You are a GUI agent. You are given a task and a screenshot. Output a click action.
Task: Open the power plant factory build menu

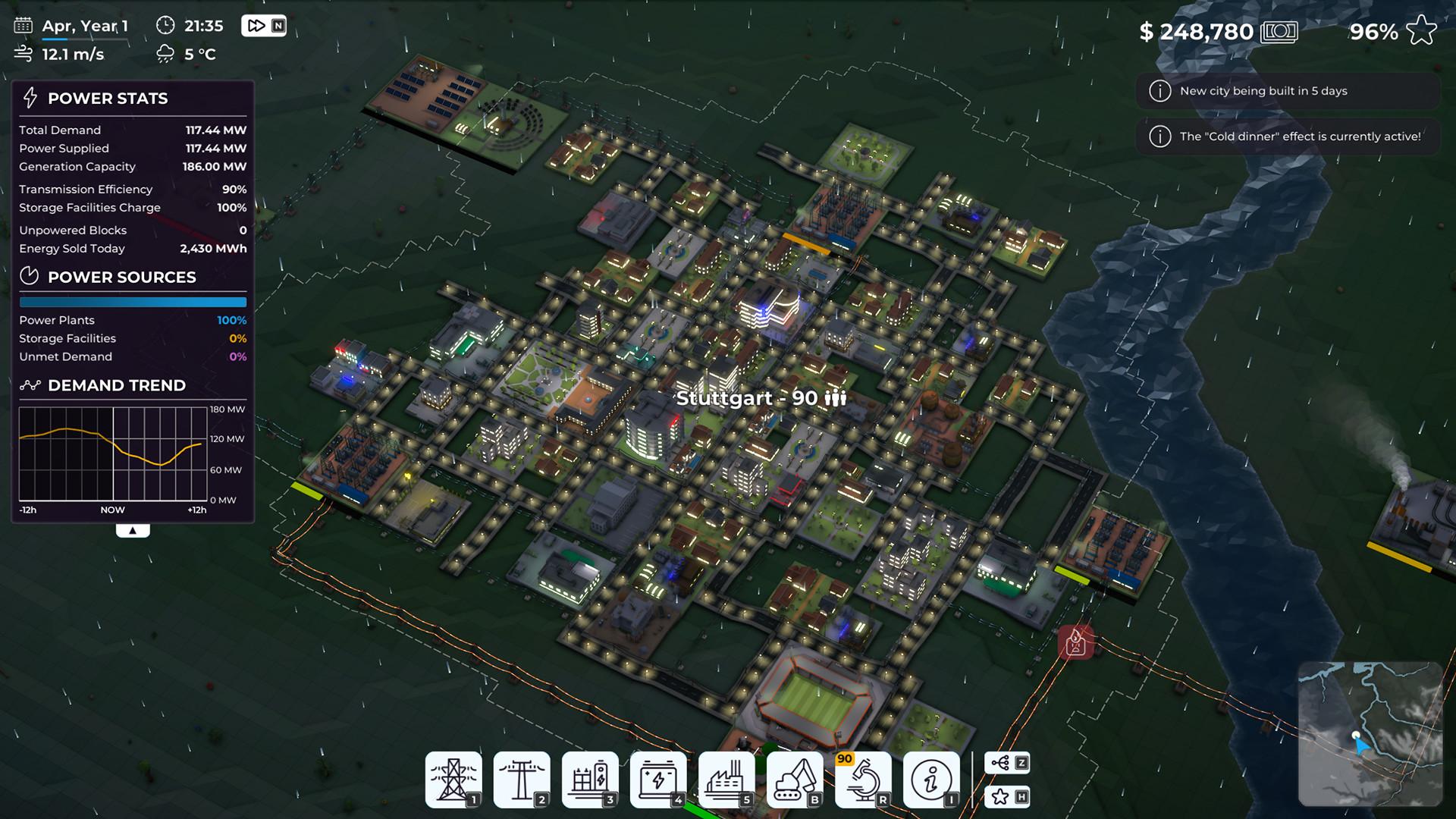(726, 779)
